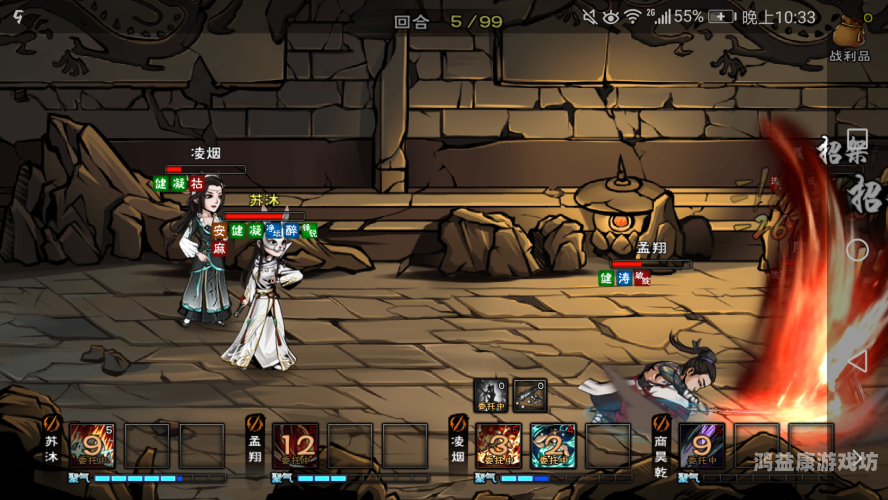Image resolution: width=888 pixels, height=500 pixels.
Task: Tap the Android back triangle button
Action: (x=857, y=361)
